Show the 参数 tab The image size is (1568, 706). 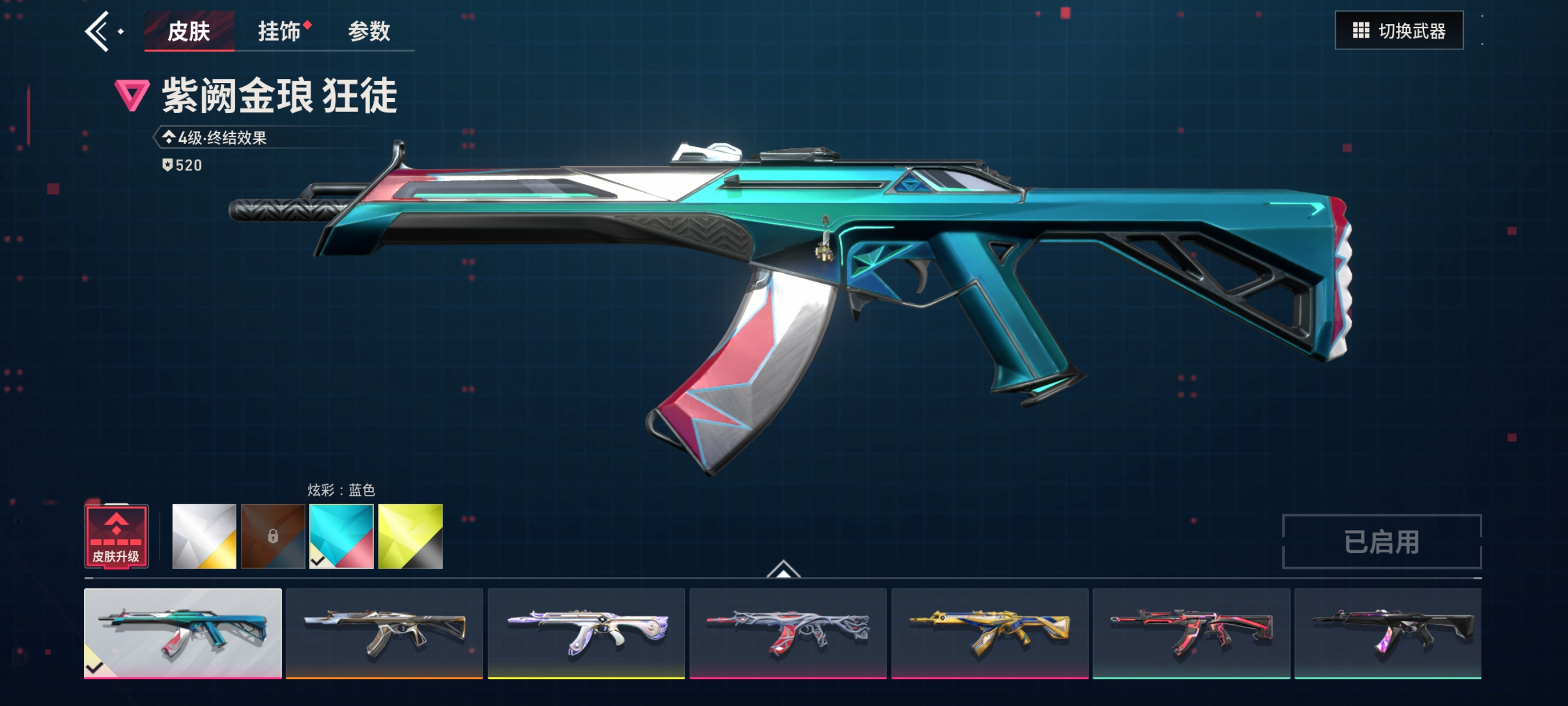(369, 31)
